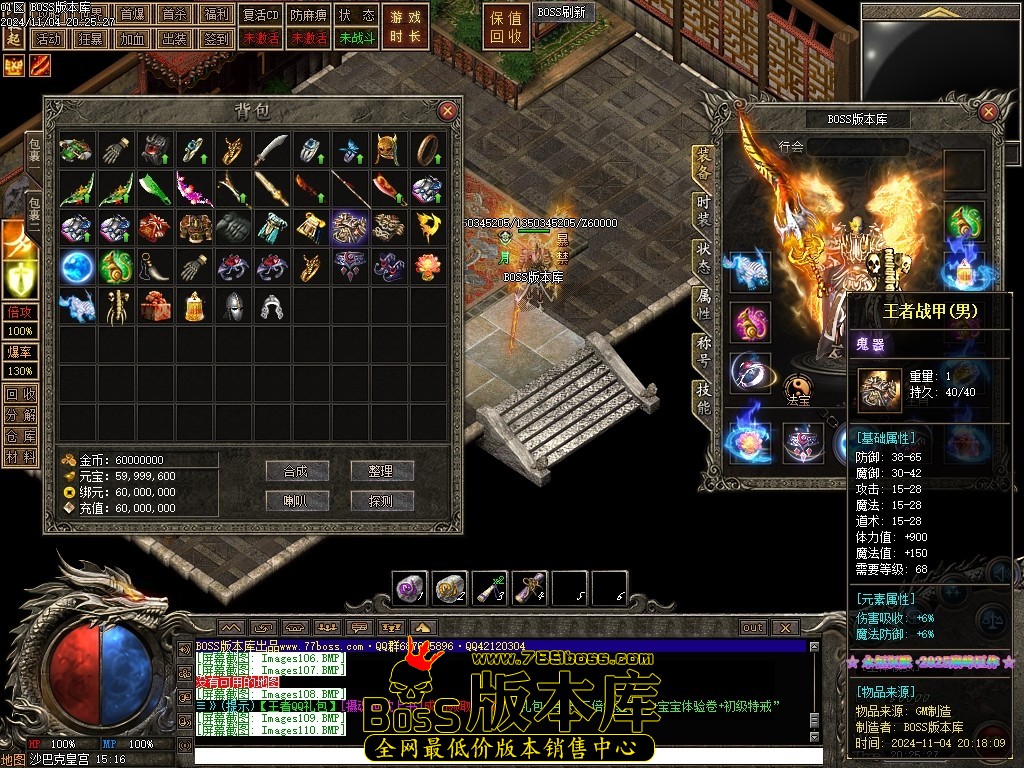Open the 签到 sign-in button

(x=216, y=39)
